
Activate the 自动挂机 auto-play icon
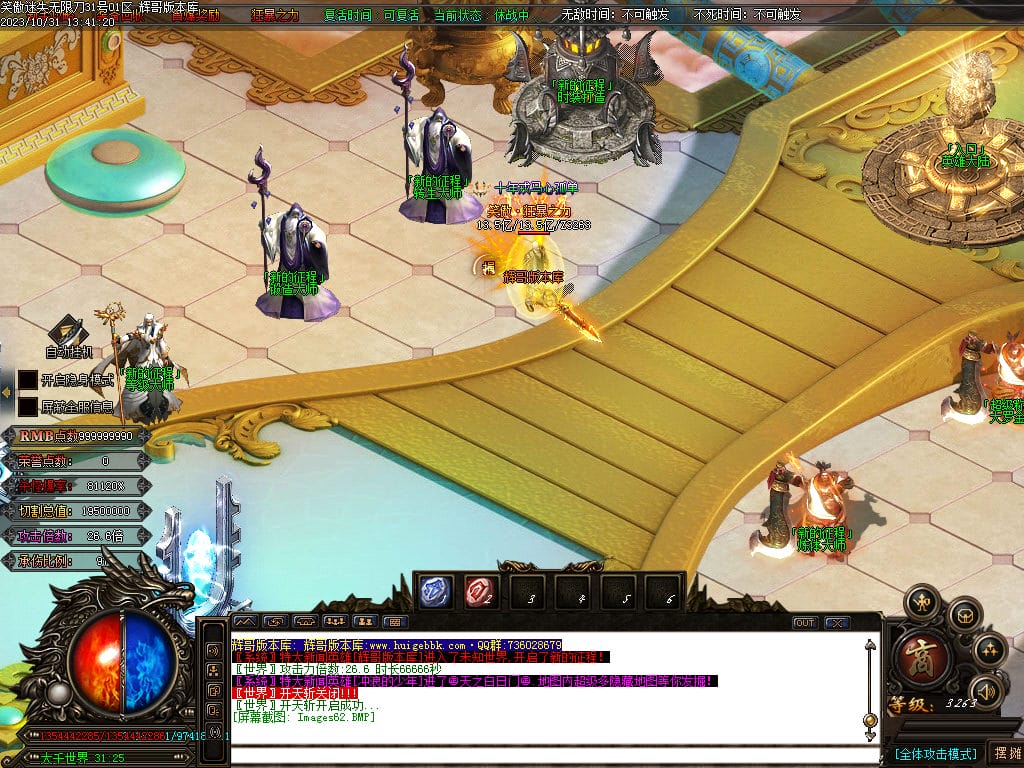68,333
